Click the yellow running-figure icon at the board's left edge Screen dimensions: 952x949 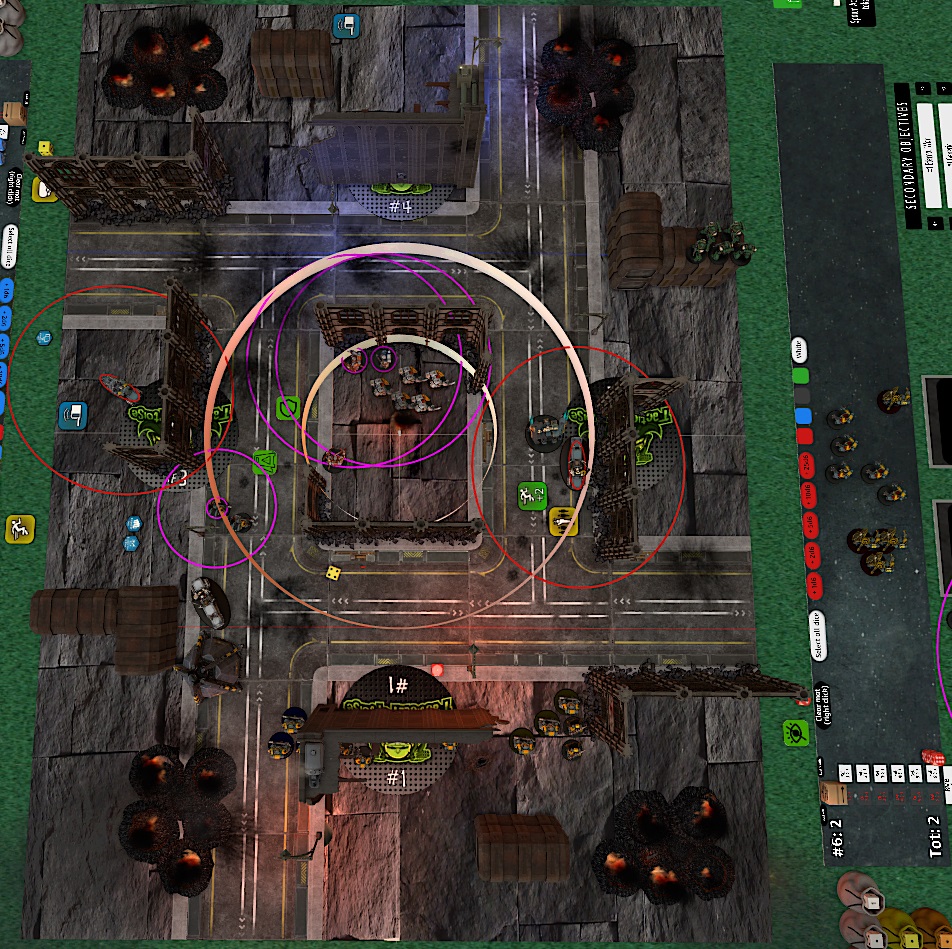click(18, 528)
